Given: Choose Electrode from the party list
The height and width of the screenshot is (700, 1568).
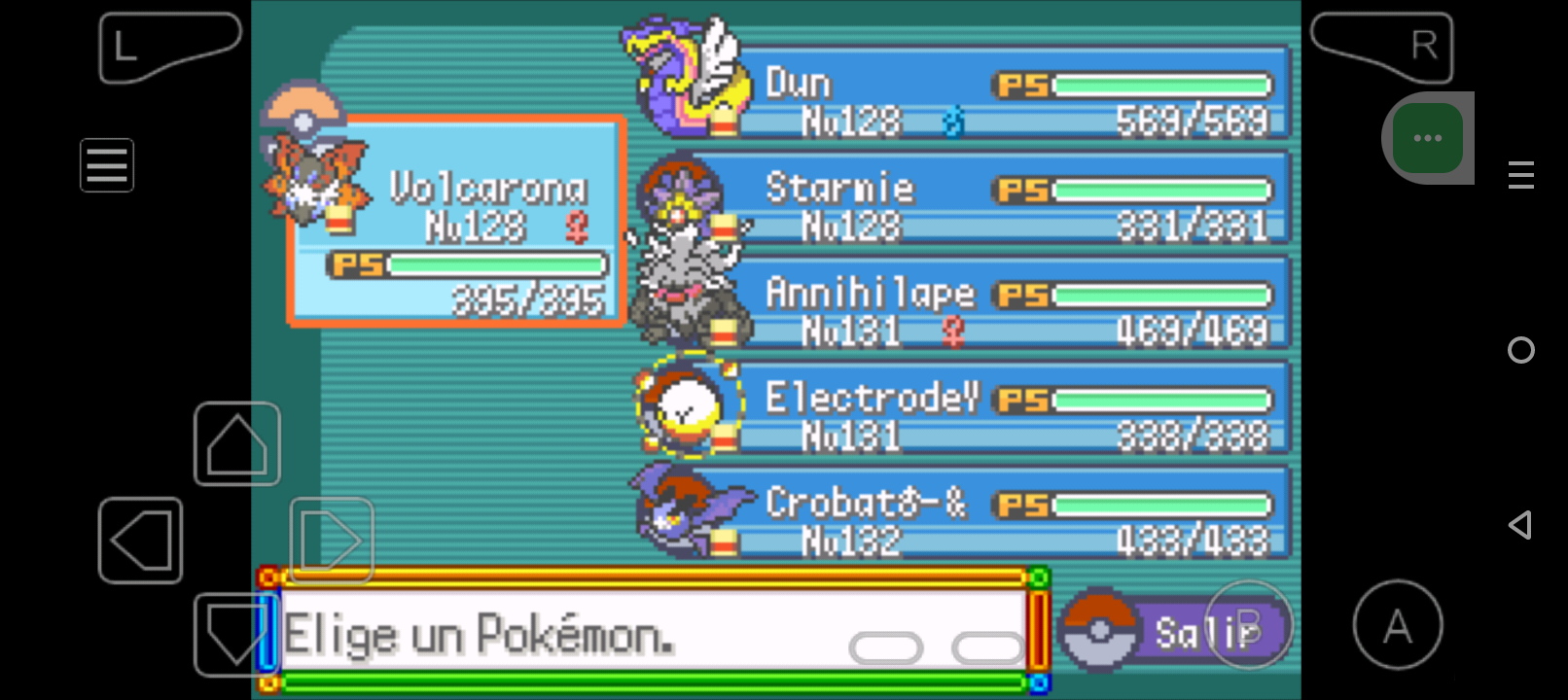Looking at the screenshot, I should tap(1012, 410).
